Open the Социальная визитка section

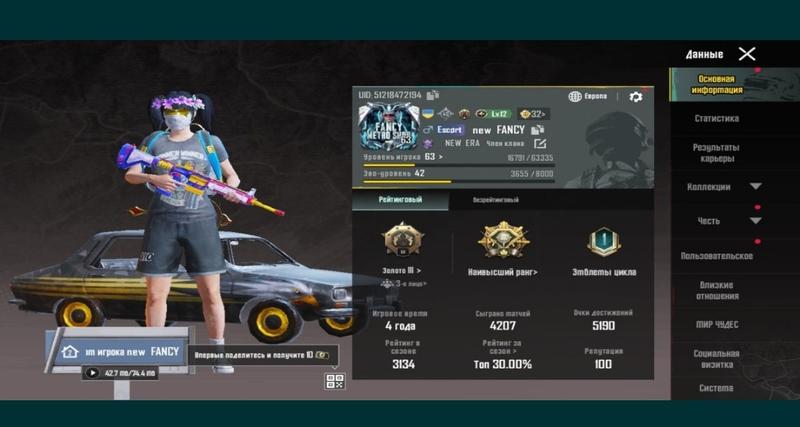pyautogui.click(x=717, y=359)
